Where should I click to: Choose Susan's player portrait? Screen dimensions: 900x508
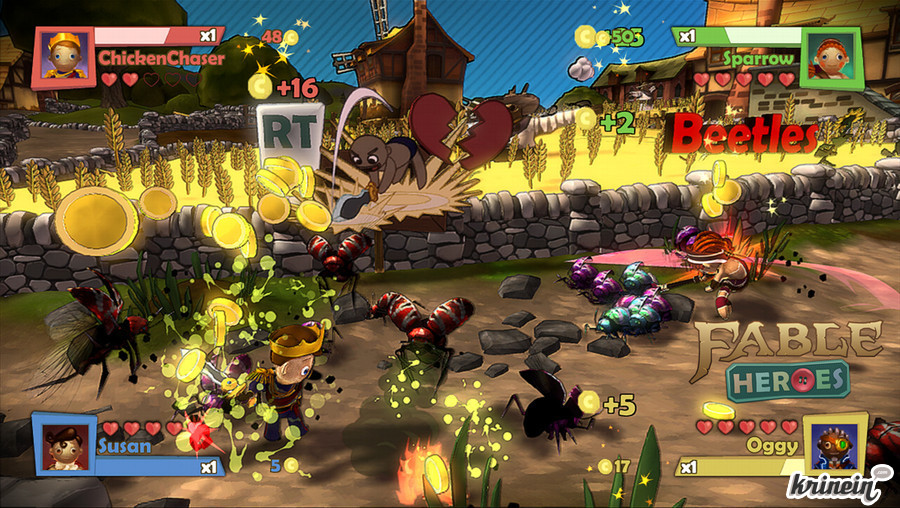[64, 443]
